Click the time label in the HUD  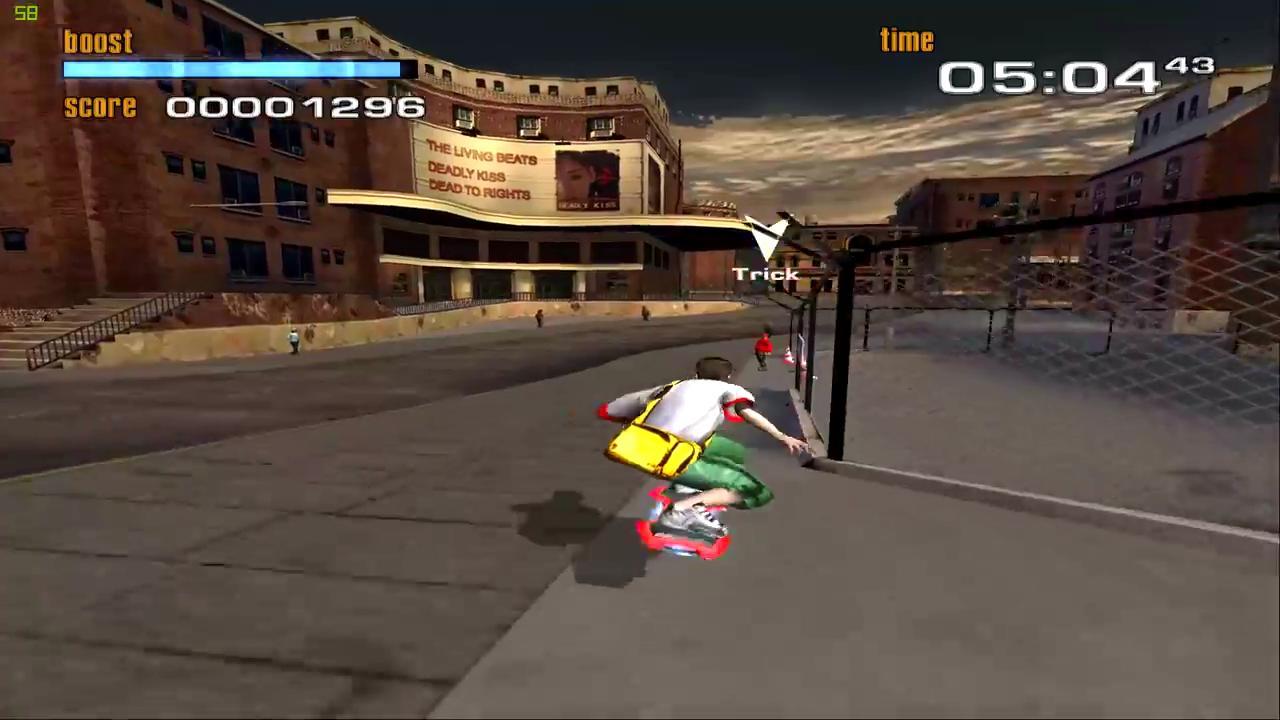(906, 39)
